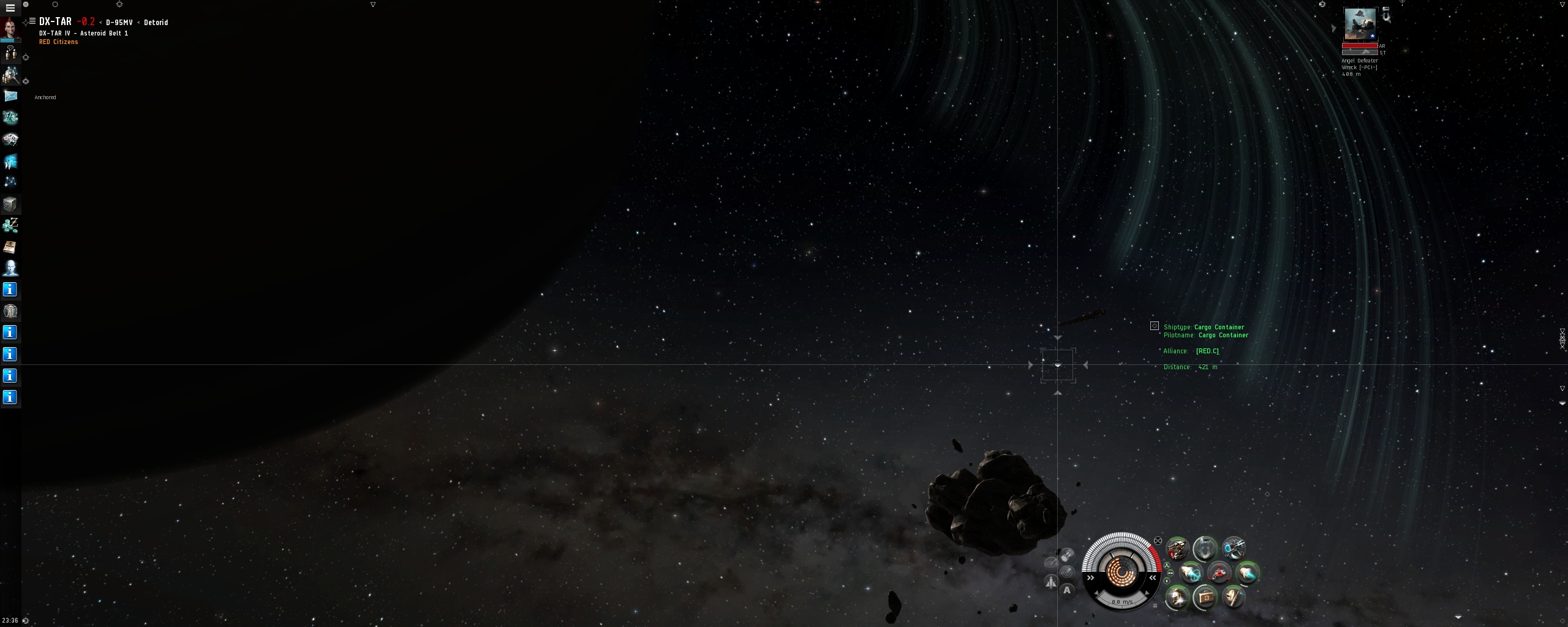
Task: Open the journal book icon
Action: pyautogui.click(x=10, y=247)
